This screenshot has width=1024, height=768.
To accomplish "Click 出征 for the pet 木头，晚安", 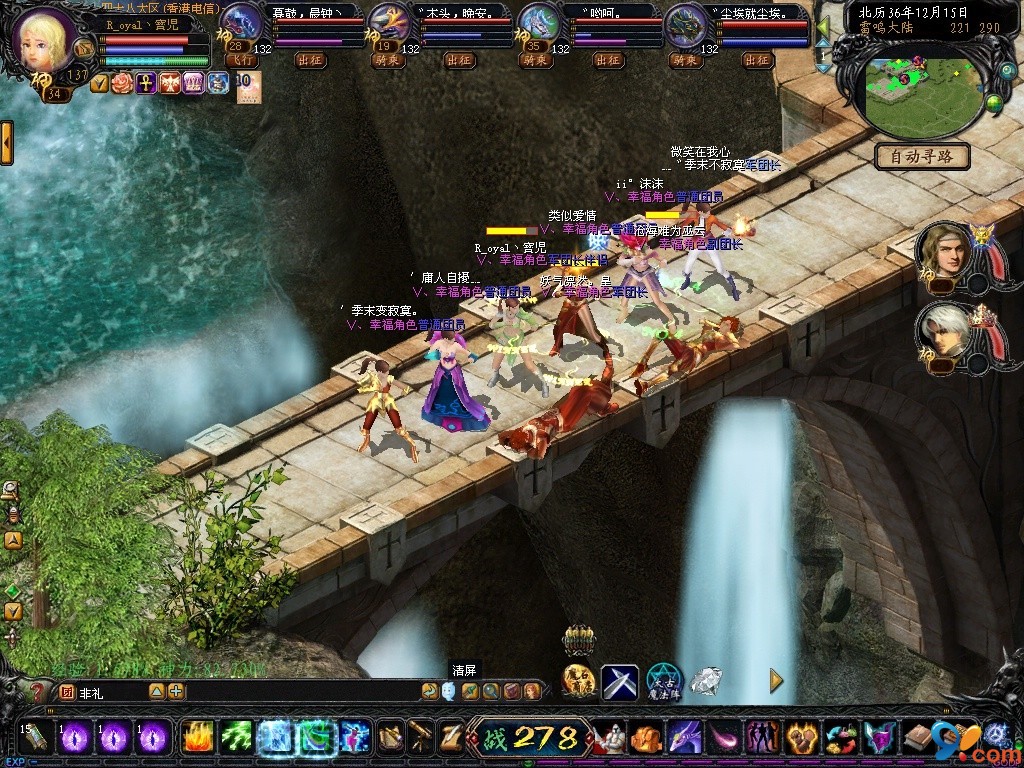I will [x=459, y=60].
